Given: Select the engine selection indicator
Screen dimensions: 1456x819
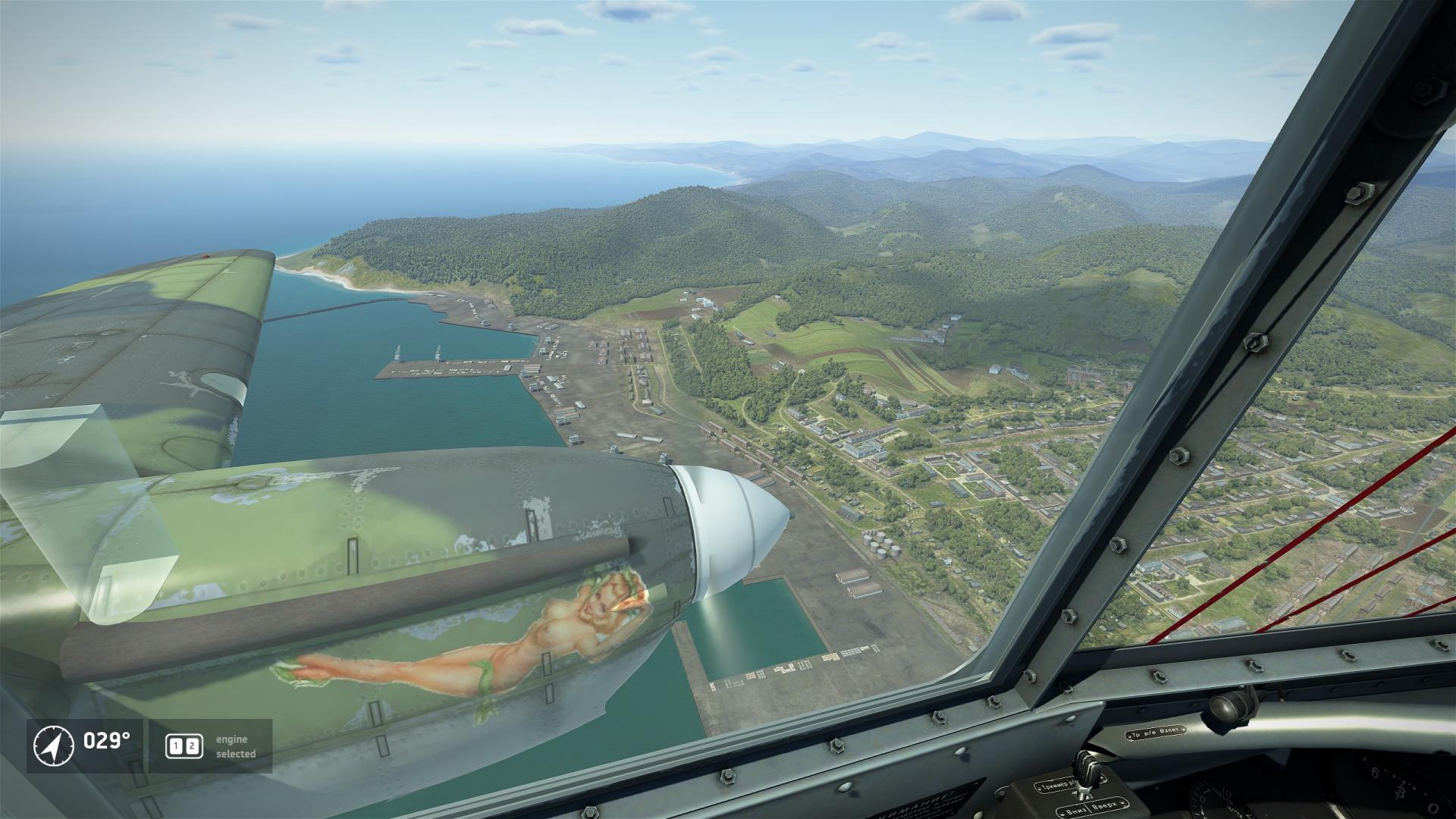Looking at the screenshot, I should (184, 746).
